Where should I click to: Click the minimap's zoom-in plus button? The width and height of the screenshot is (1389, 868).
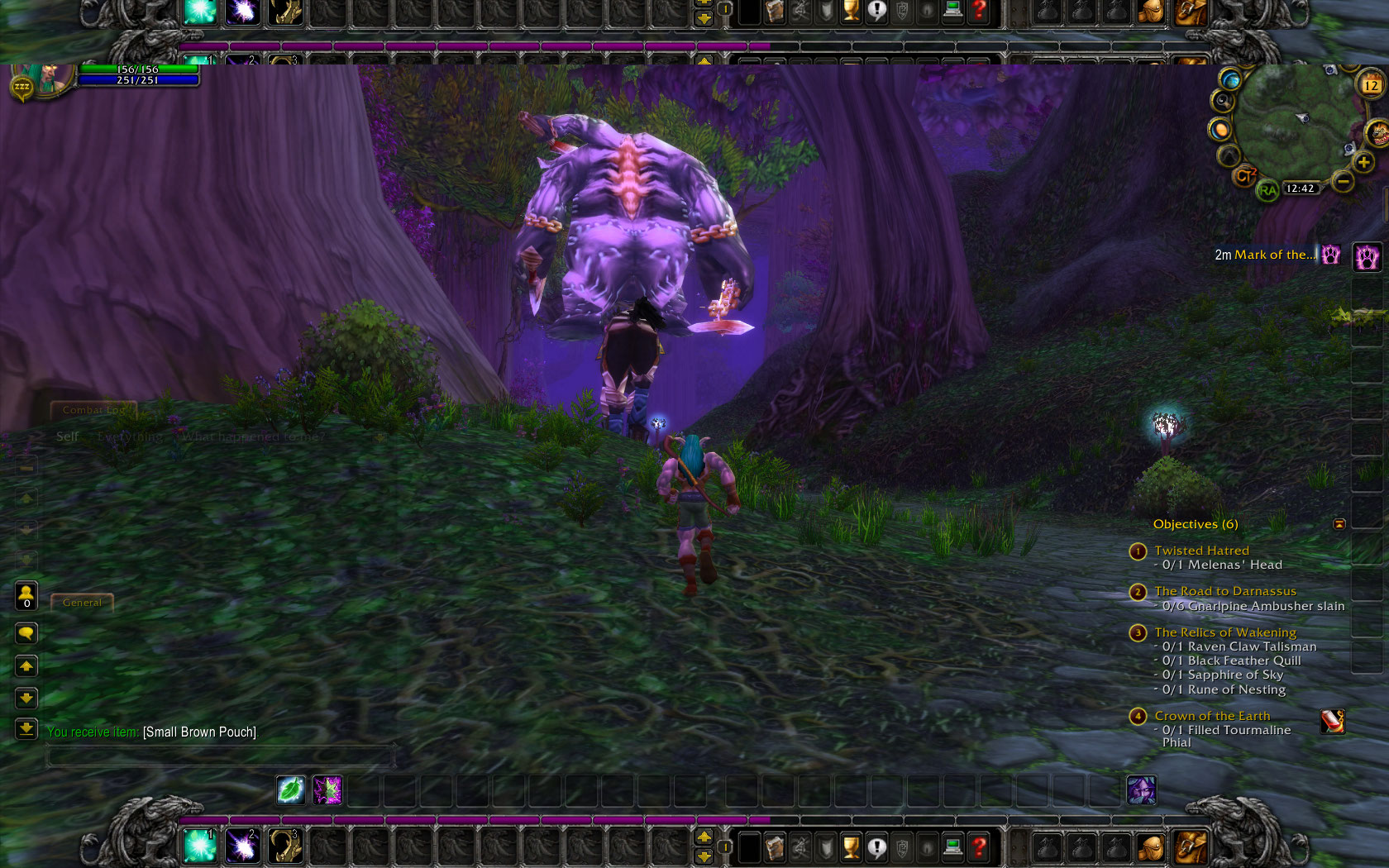1363,162
